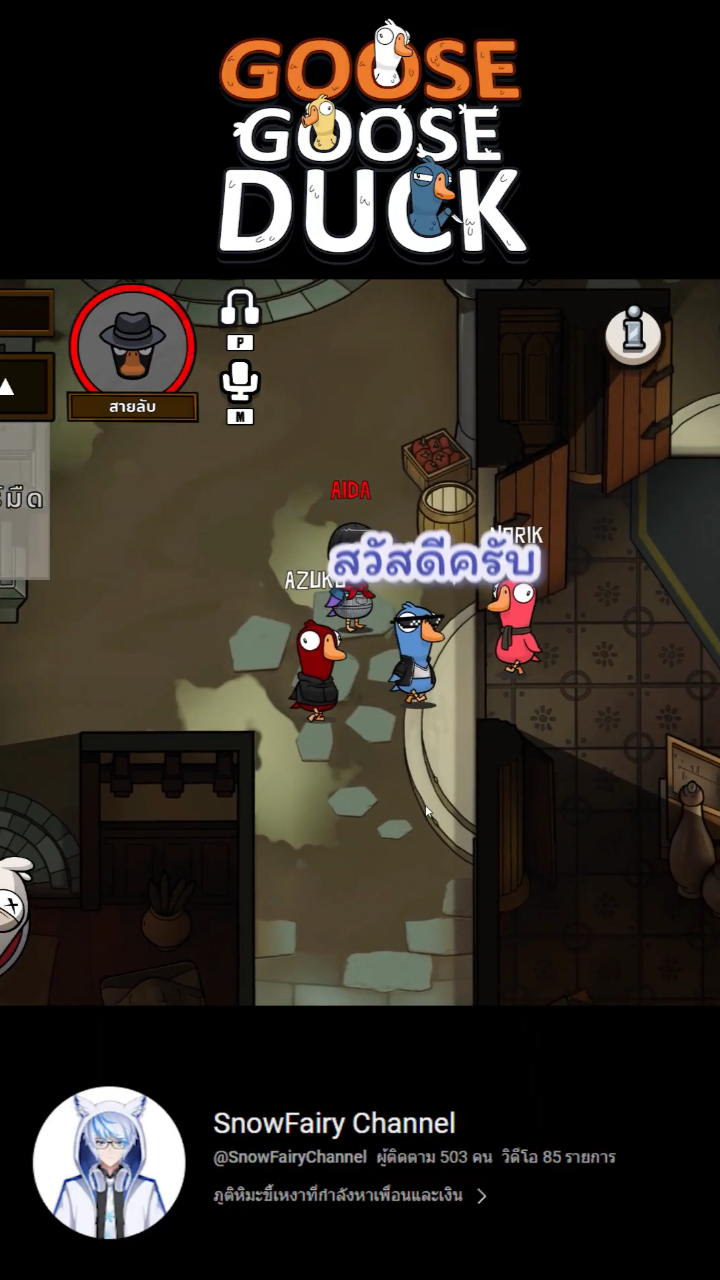Expand the panel with white arrow
Image resolution: width=720 pixels, height=1280 pixels.
pyautogui.click(x=8, y=386)
